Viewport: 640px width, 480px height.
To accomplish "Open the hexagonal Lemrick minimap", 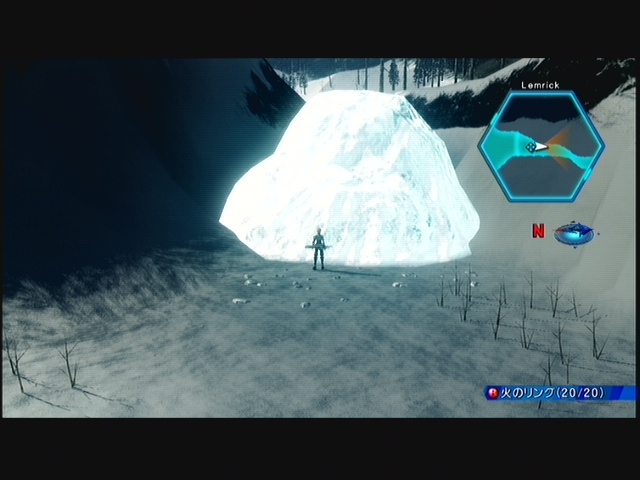I will pyautogui.click(x=540, y=146).
